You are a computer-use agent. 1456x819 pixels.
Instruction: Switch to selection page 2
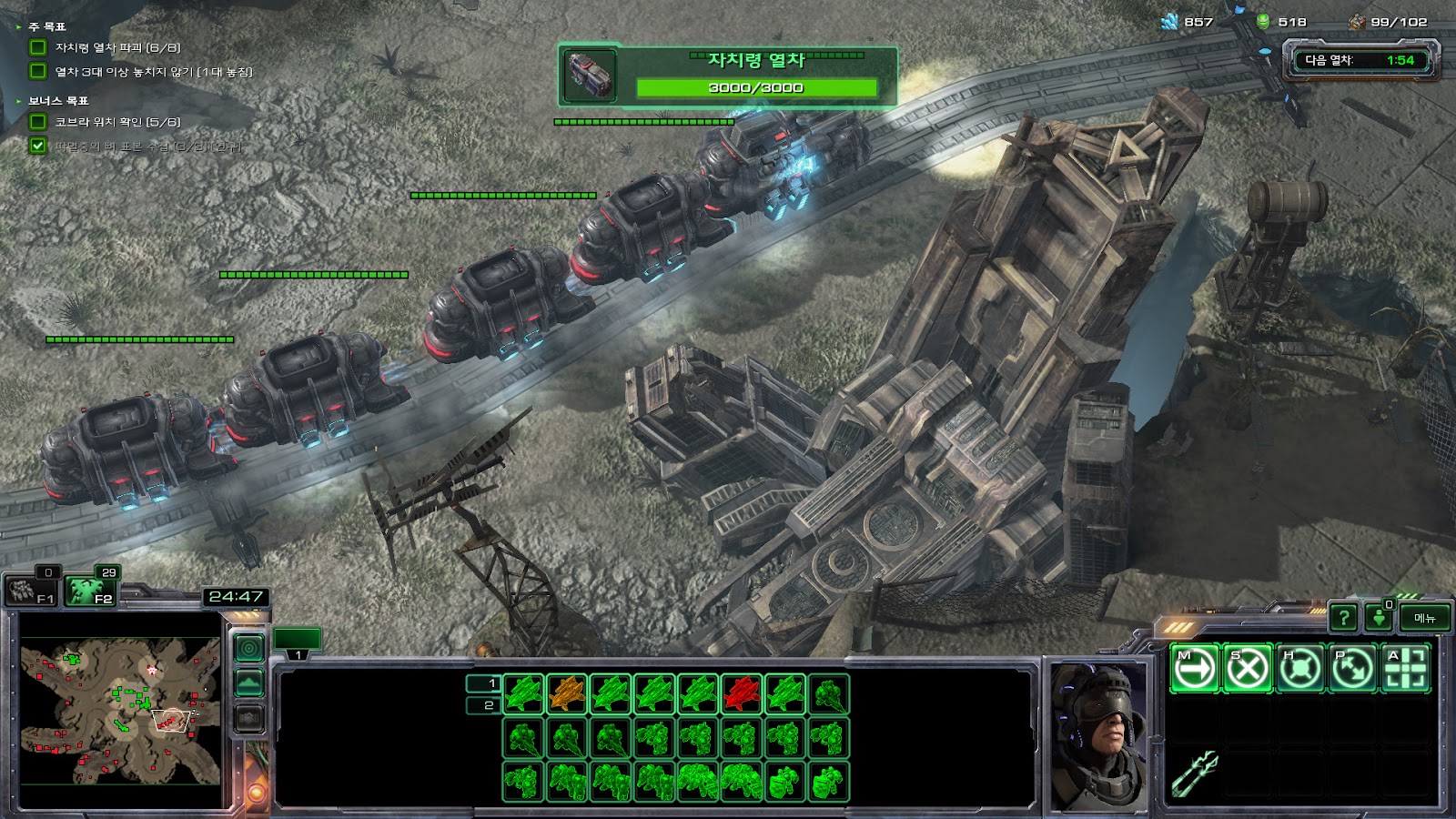tap(483, 705)
